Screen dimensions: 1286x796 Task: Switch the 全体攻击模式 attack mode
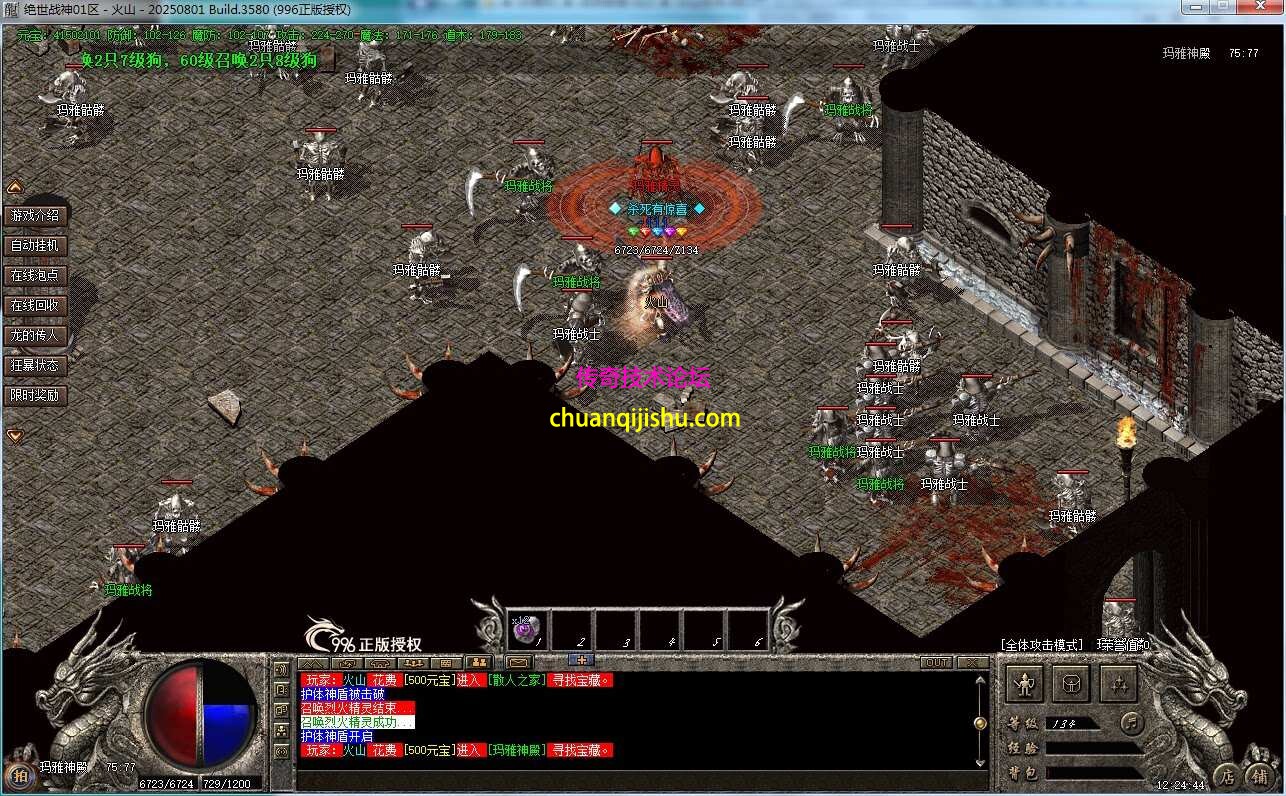1040,647
